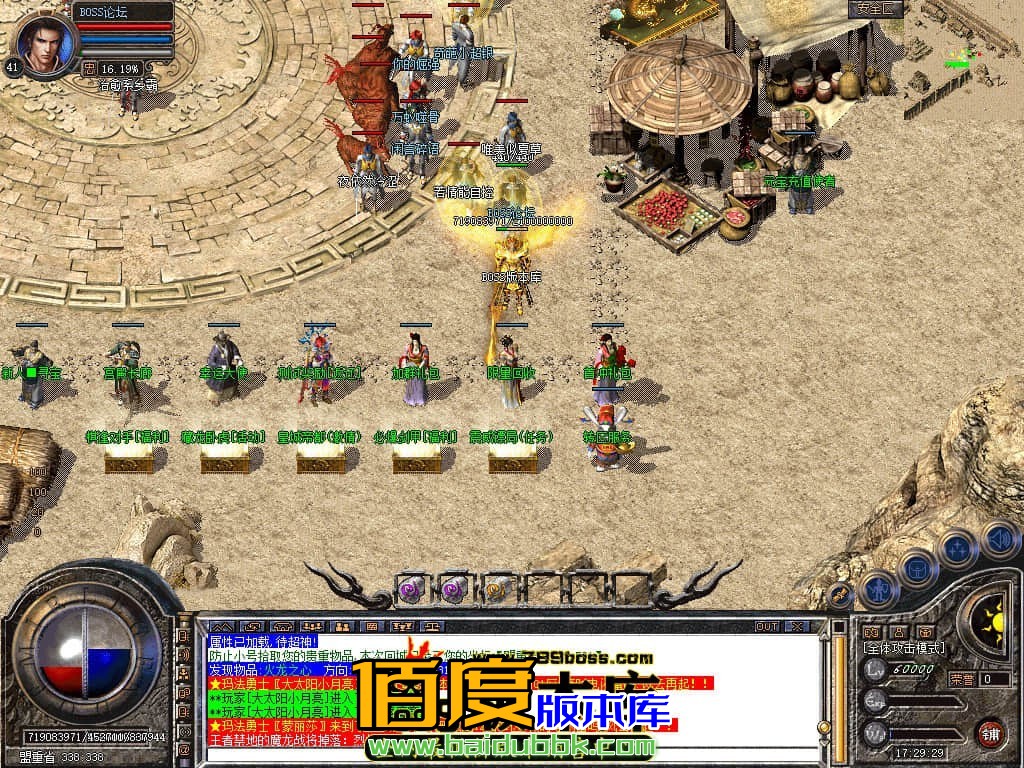Click the top chat side button
The width and height of the screenshot is (1024, 768).
point(184,634)
